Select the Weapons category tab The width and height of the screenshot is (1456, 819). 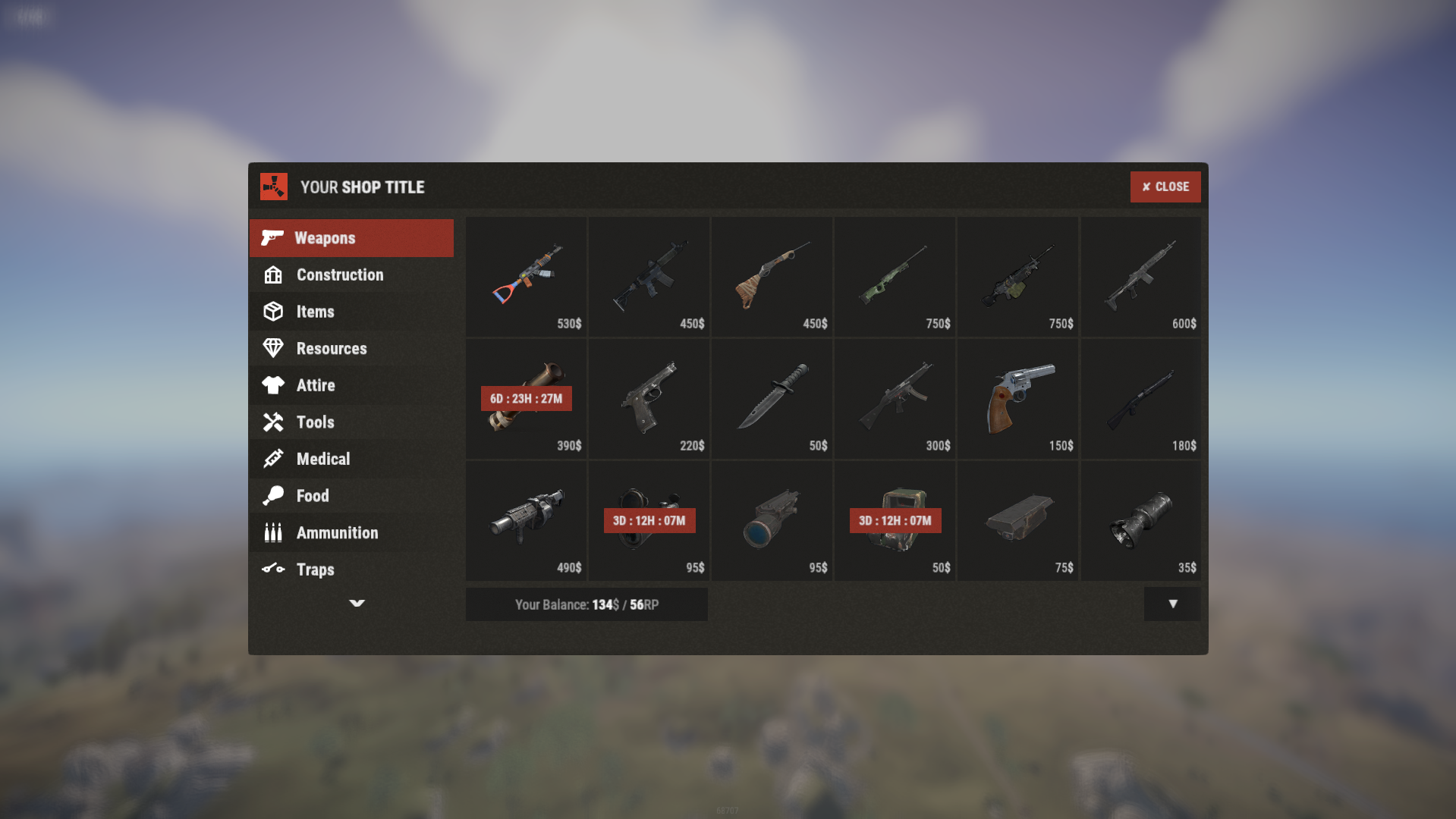[351, 238]
